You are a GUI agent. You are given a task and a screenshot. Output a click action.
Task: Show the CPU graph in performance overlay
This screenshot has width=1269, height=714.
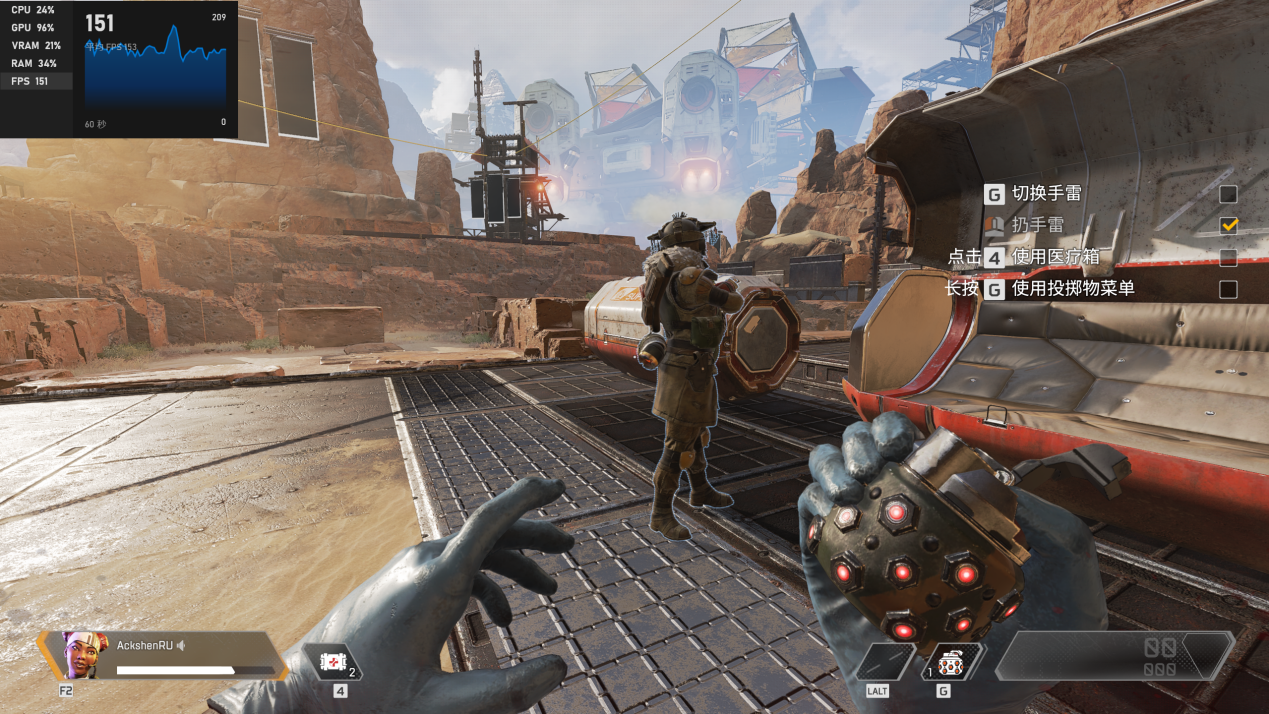tap(34, 10)
